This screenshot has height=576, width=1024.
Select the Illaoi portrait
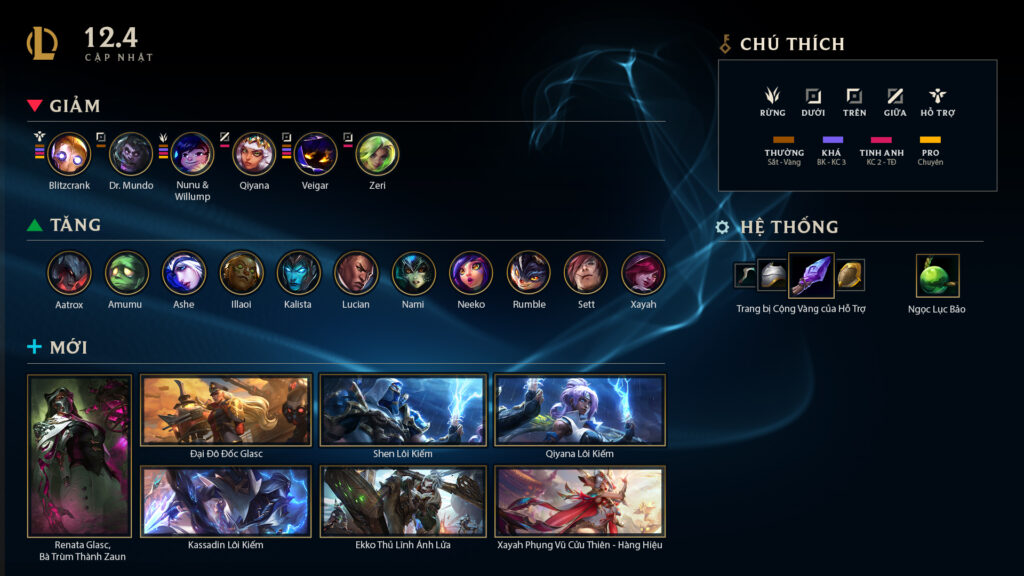241,272
